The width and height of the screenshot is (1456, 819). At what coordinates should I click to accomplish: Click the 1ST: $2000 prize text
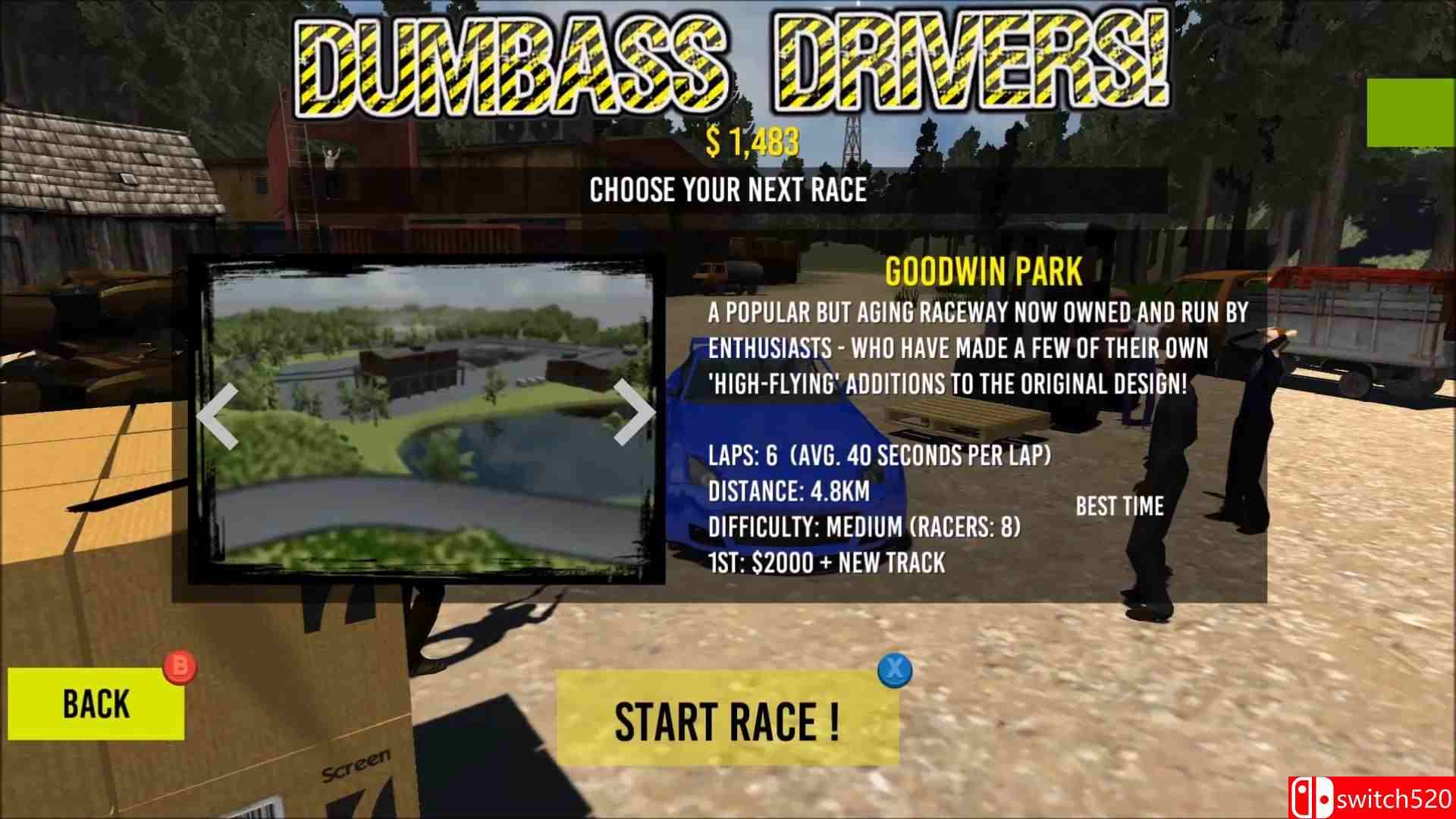tap(824, 563)
